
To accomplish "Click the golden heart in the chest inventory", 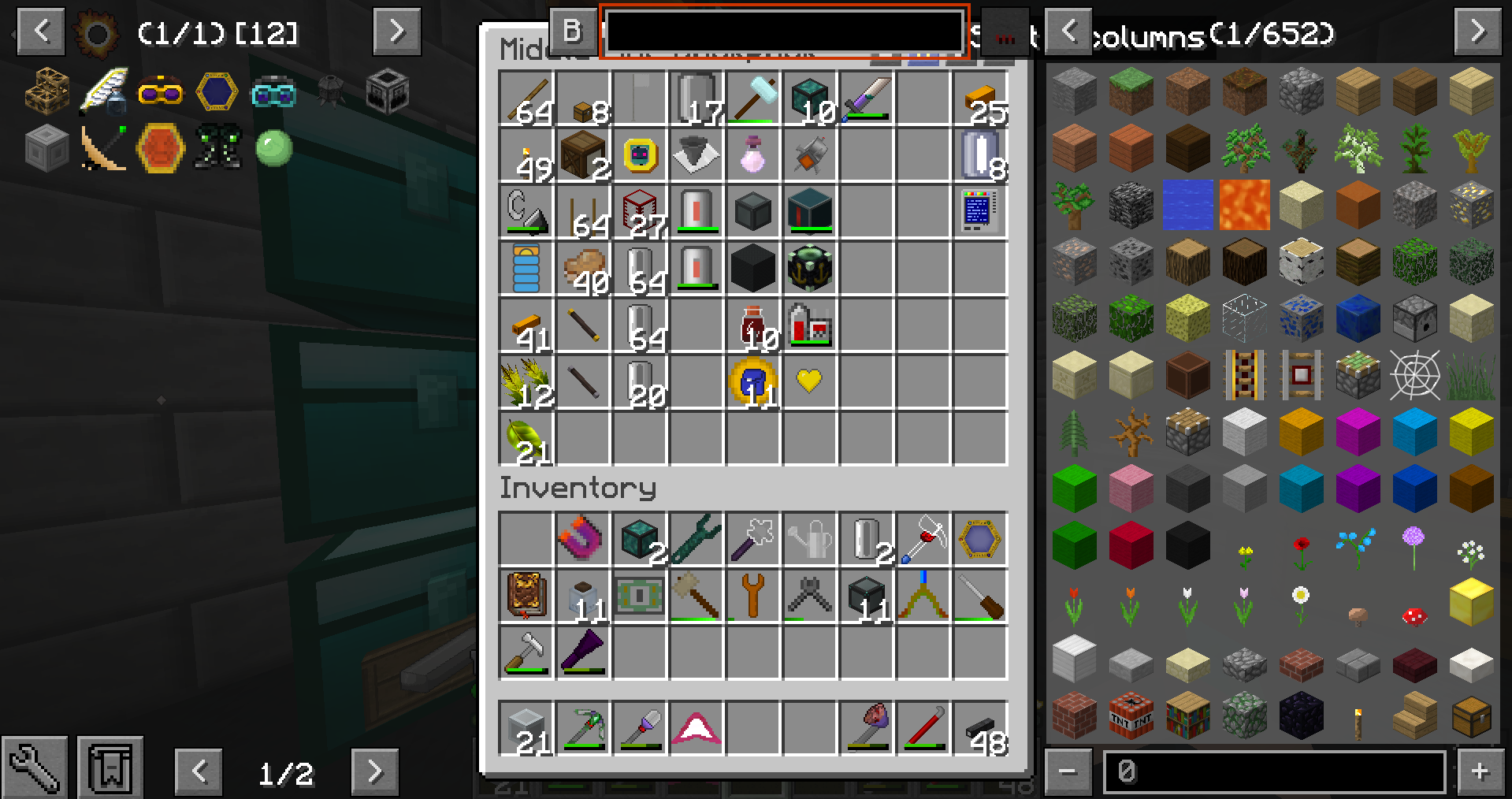I will point(809,381).
